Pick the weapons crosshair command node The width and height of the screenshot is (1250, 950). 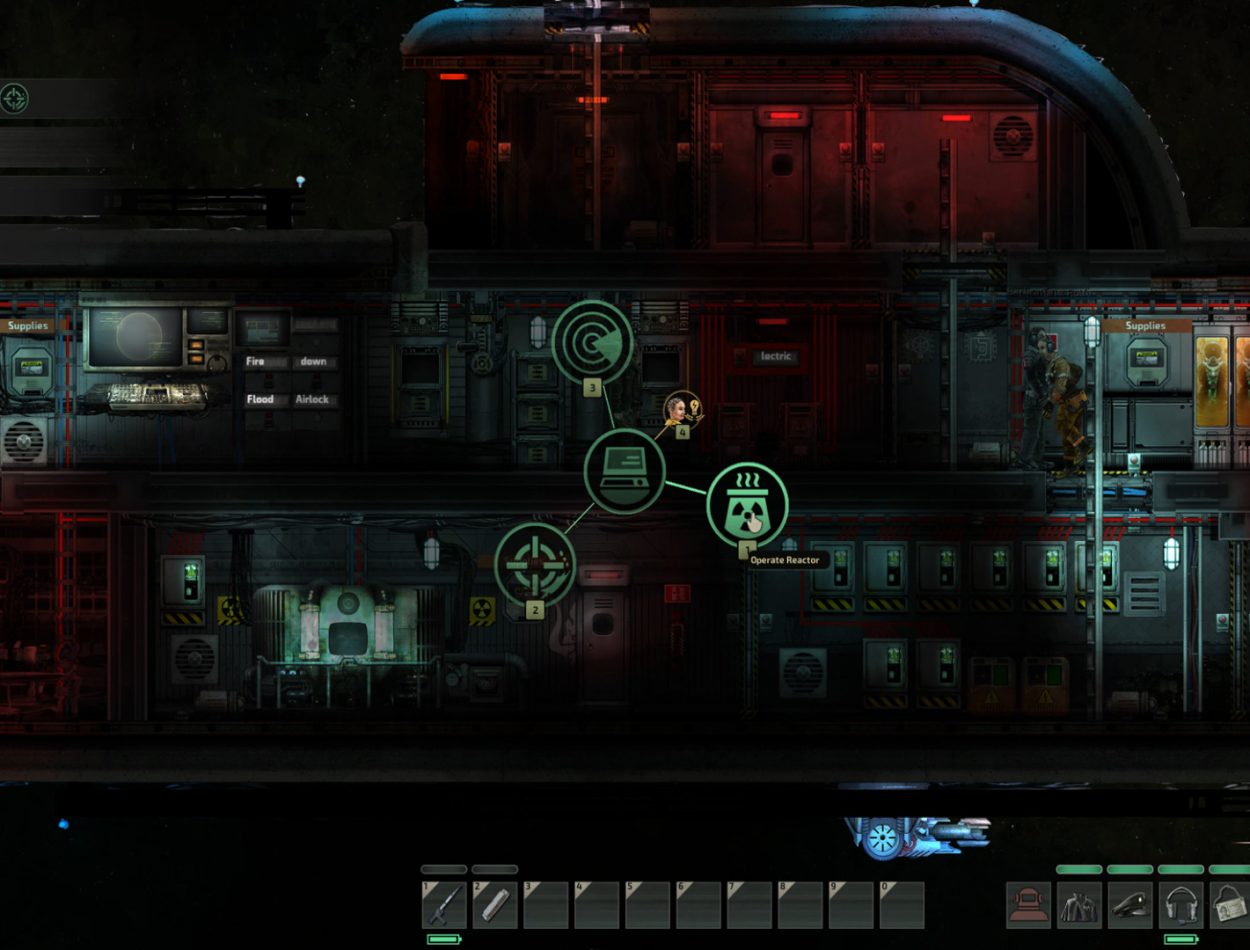pos(535,564)
